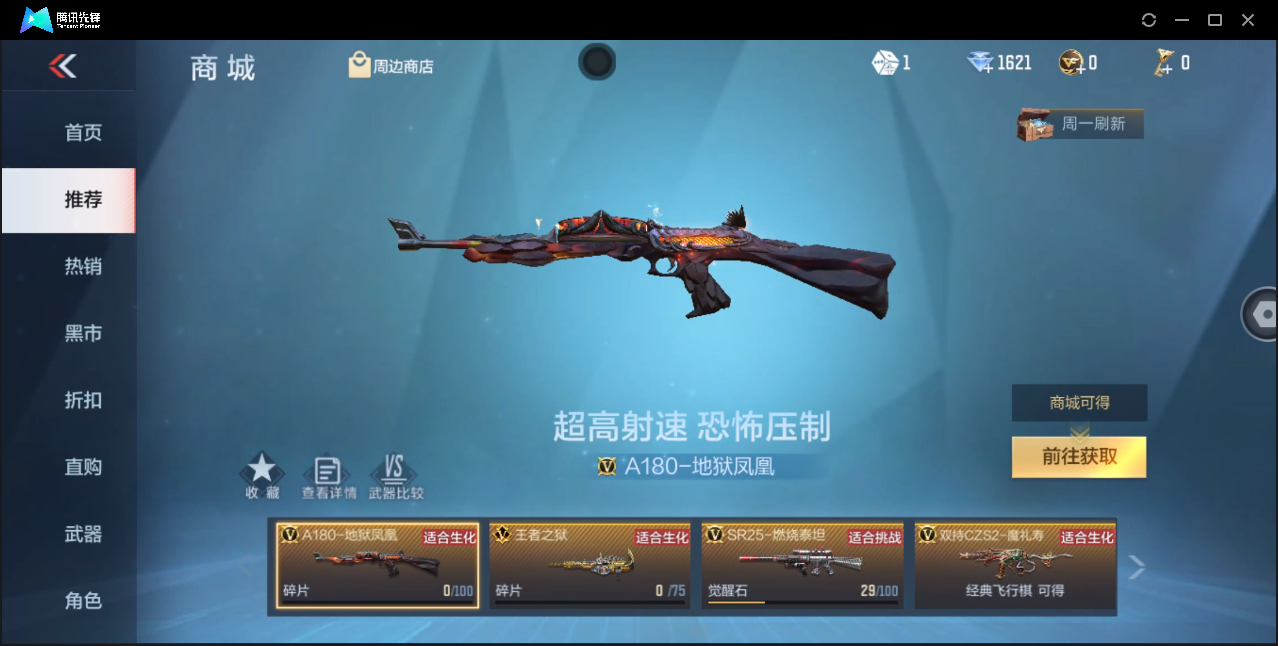
Task: Select the 王者之狱 weapon card
Action: click(590, 565)
